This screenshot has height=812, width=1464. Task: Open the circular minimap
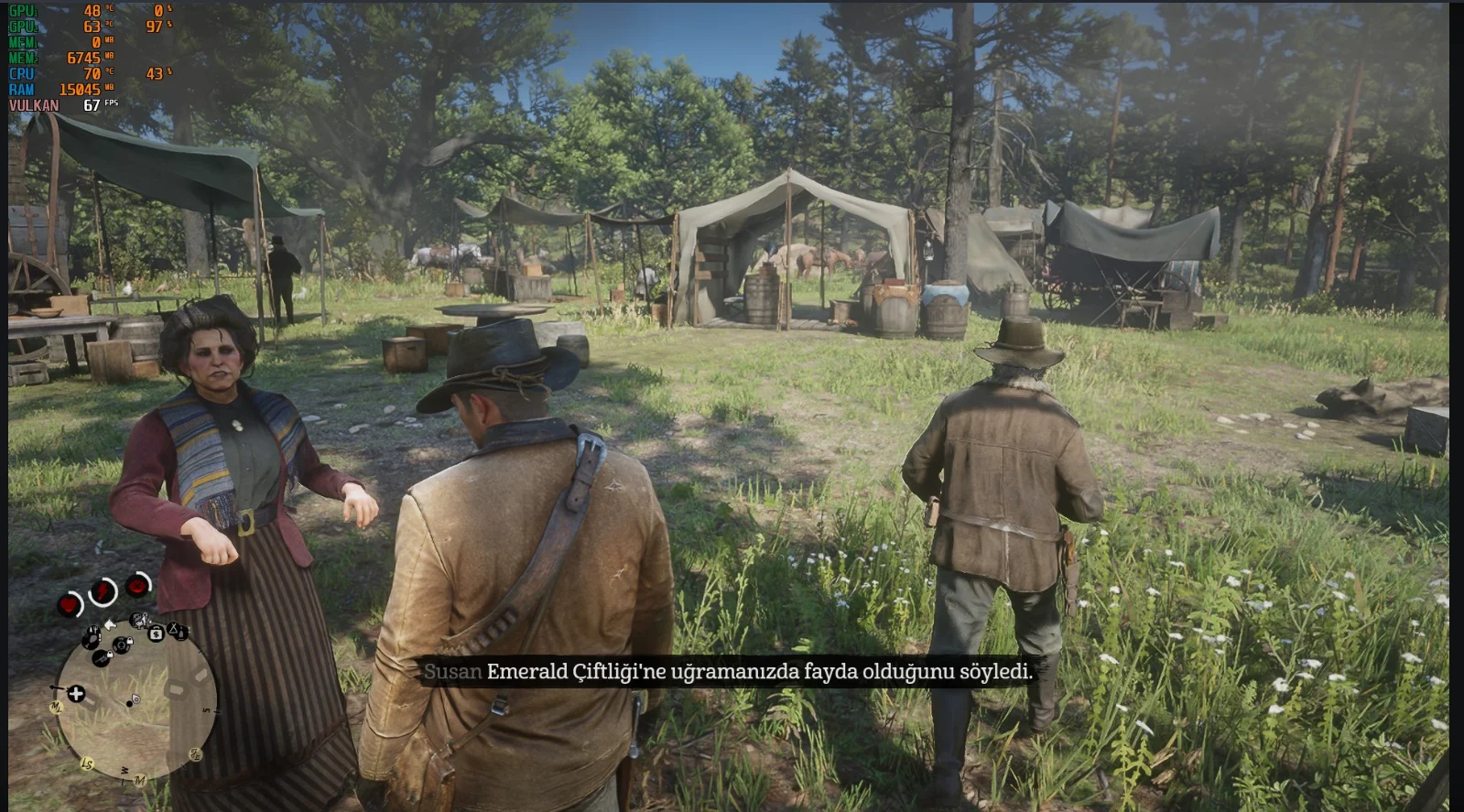coord(136,700)
